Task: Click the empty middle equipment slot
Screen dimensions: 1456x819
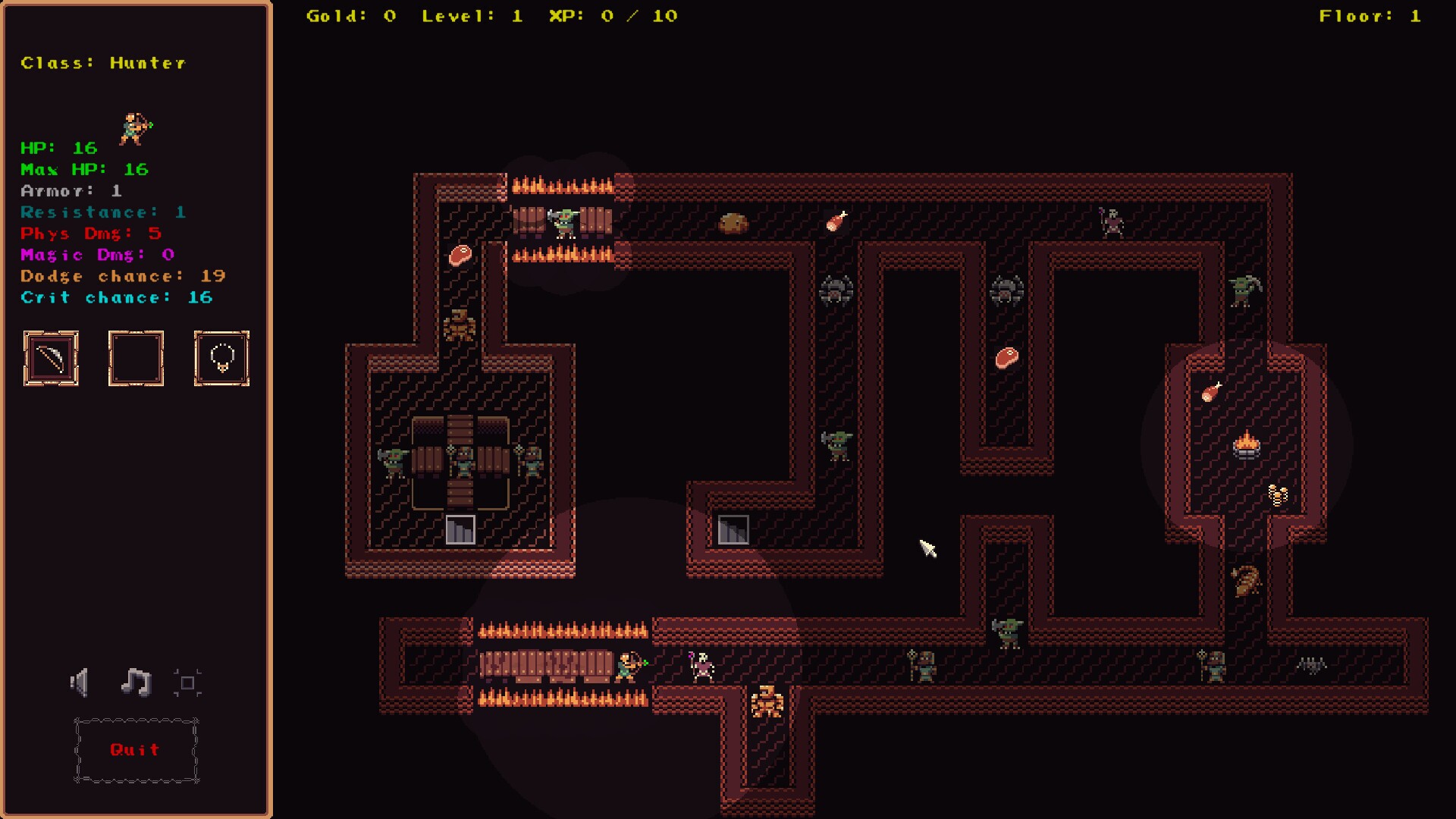Action: click(136, 359)
